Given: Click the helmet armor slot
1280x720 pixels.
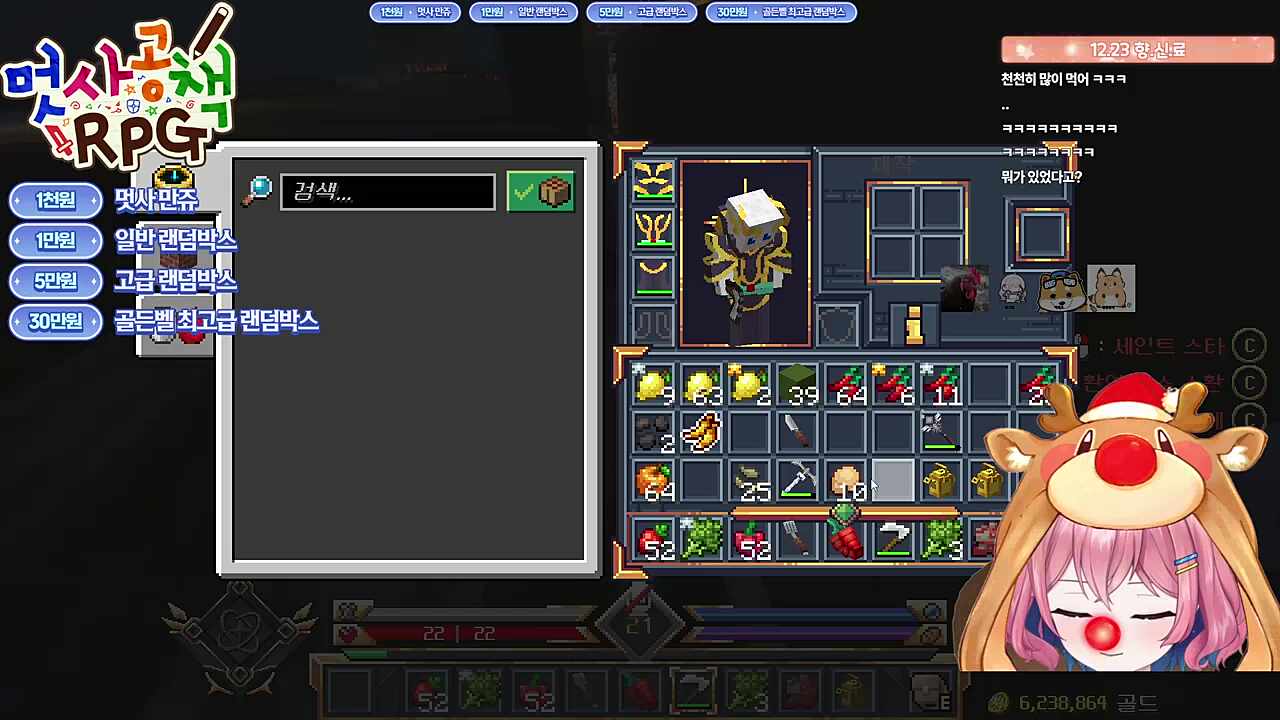Looking at the screenshot, I should (654, 181).
